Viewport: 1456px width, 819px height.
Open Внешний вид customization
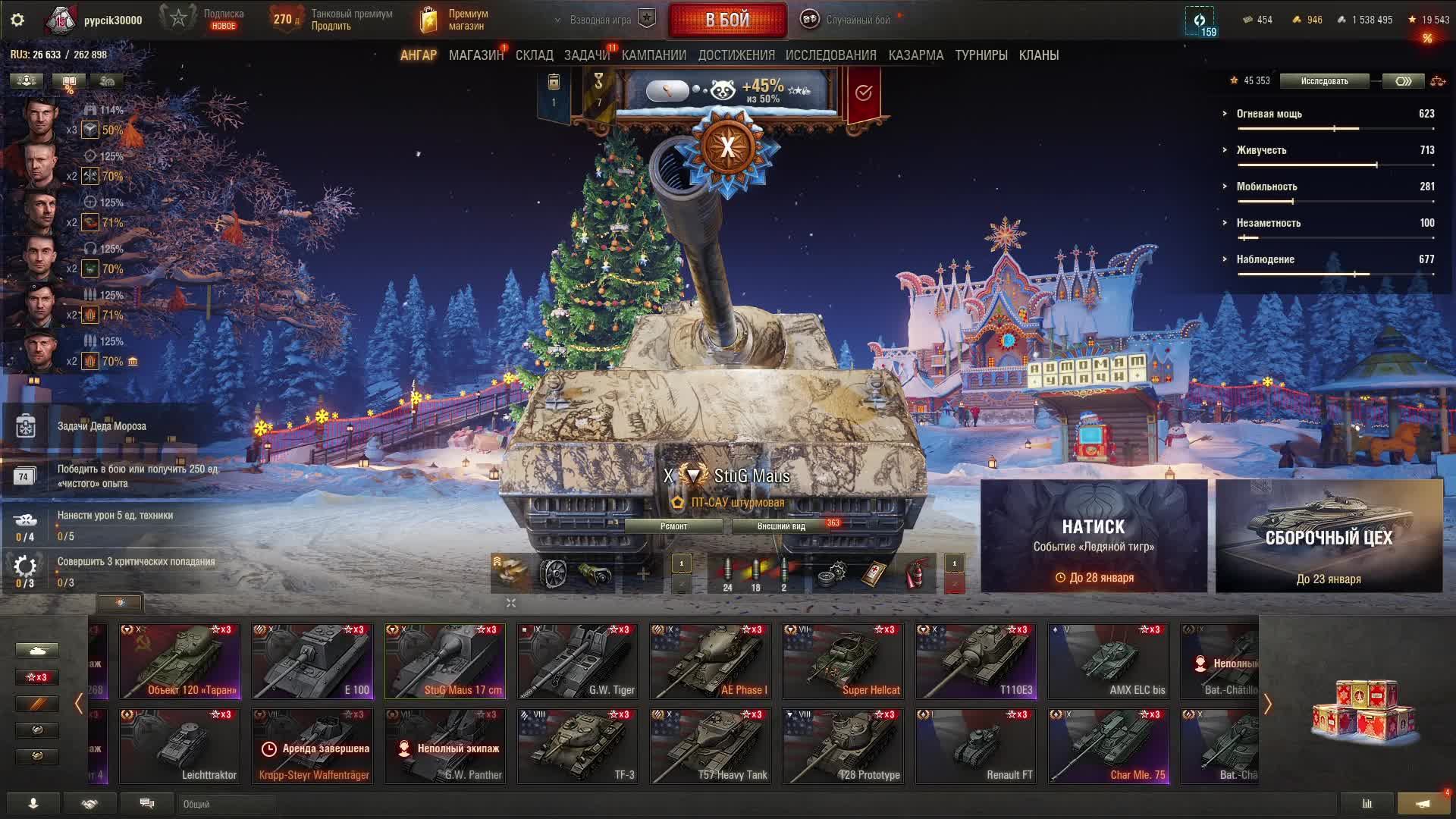[781, 526]
